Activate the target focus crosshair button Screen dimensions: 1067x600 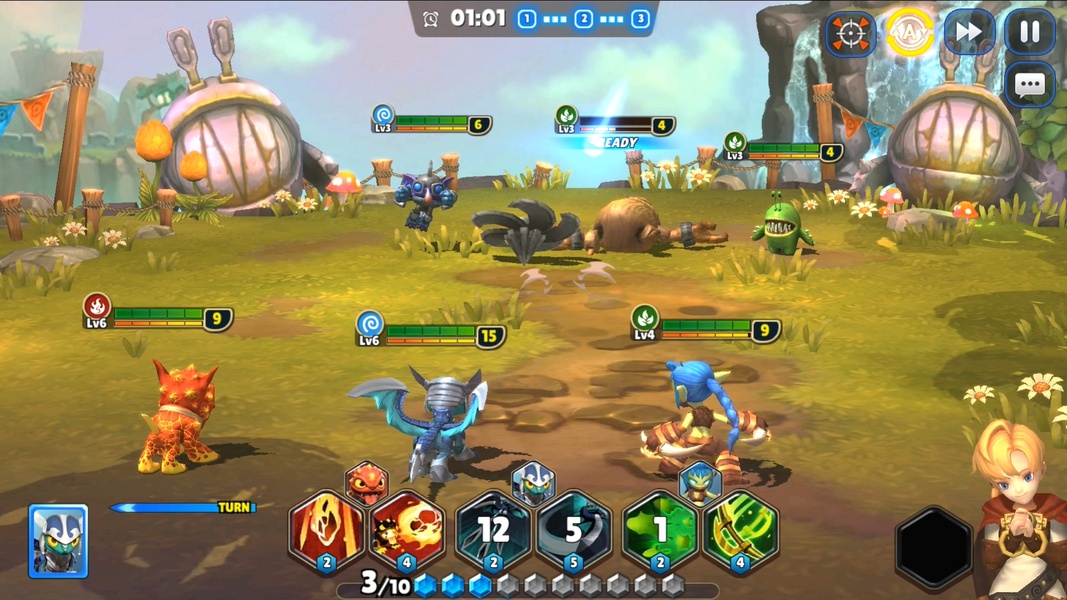point(850,34)
